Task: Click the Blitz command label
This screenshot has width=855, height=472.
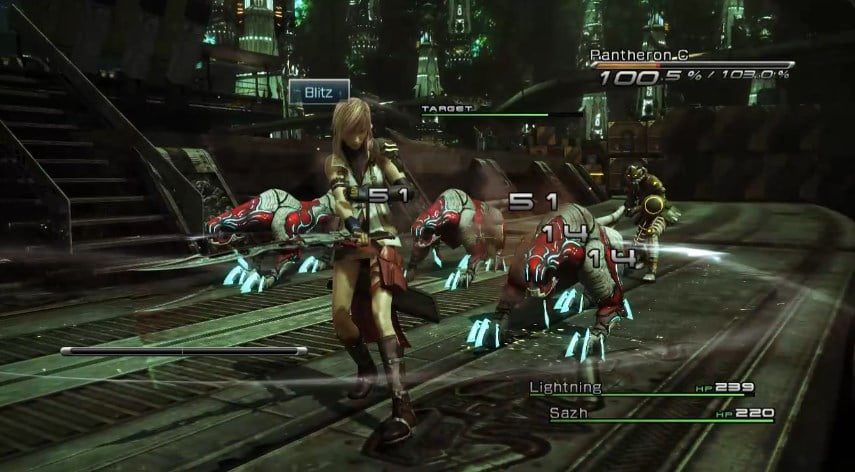Action: [x=319, y=91]
